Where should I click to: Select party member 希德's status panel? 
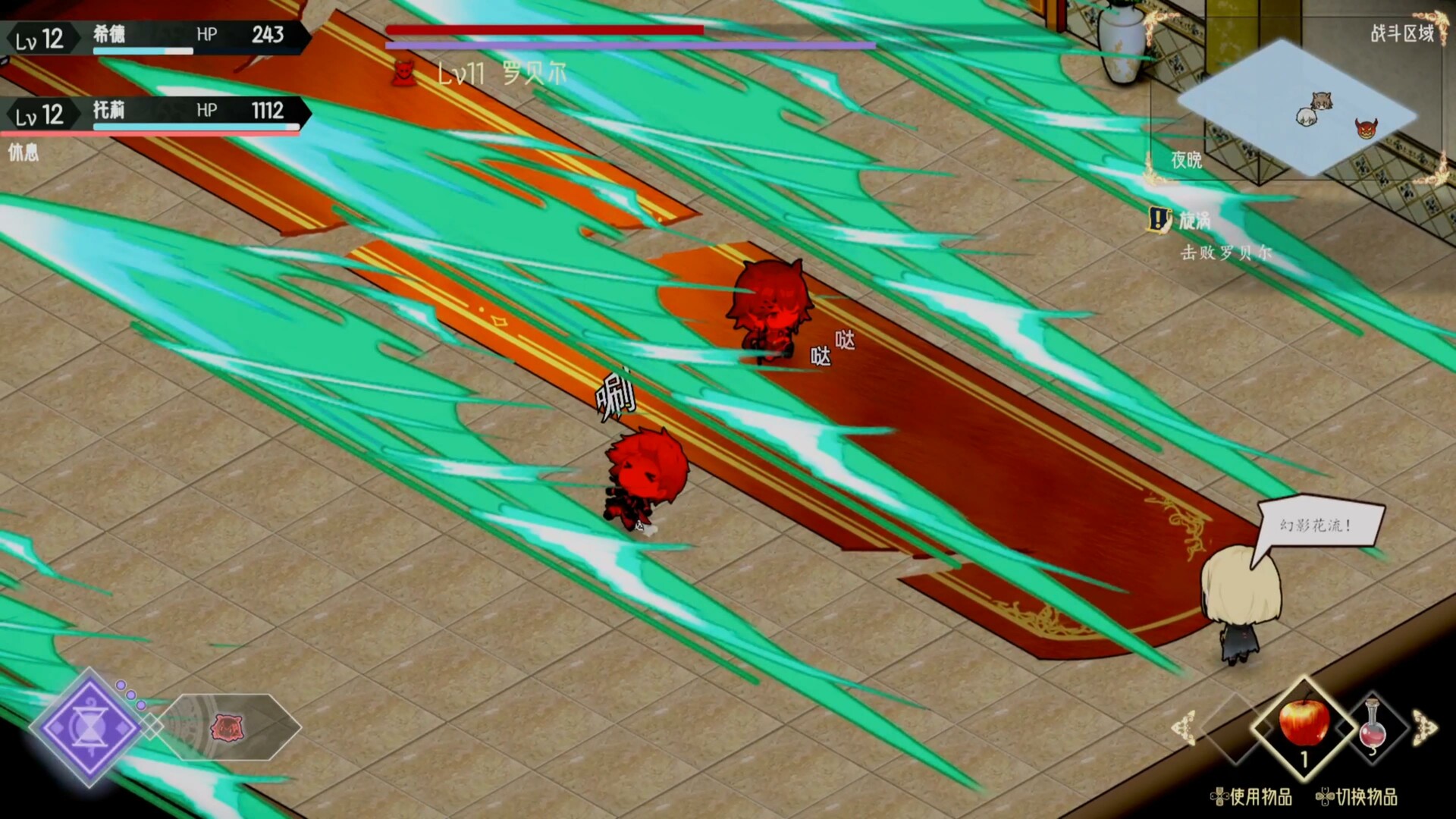tap(155, 36)
